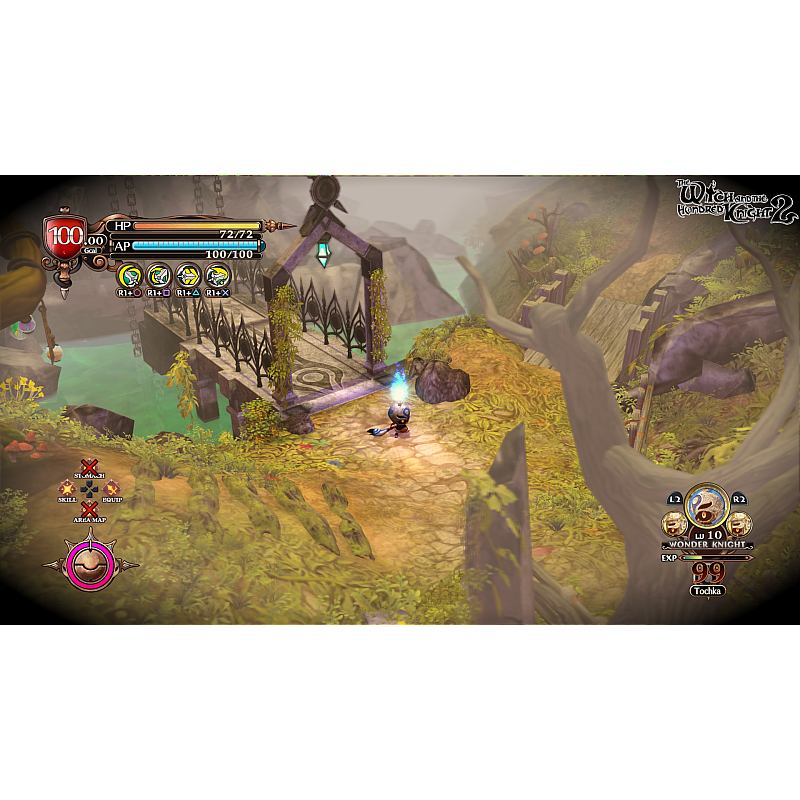Switch to the facet portrait below L2
This screenshot has width=800, height=800.
click(677, 523)
